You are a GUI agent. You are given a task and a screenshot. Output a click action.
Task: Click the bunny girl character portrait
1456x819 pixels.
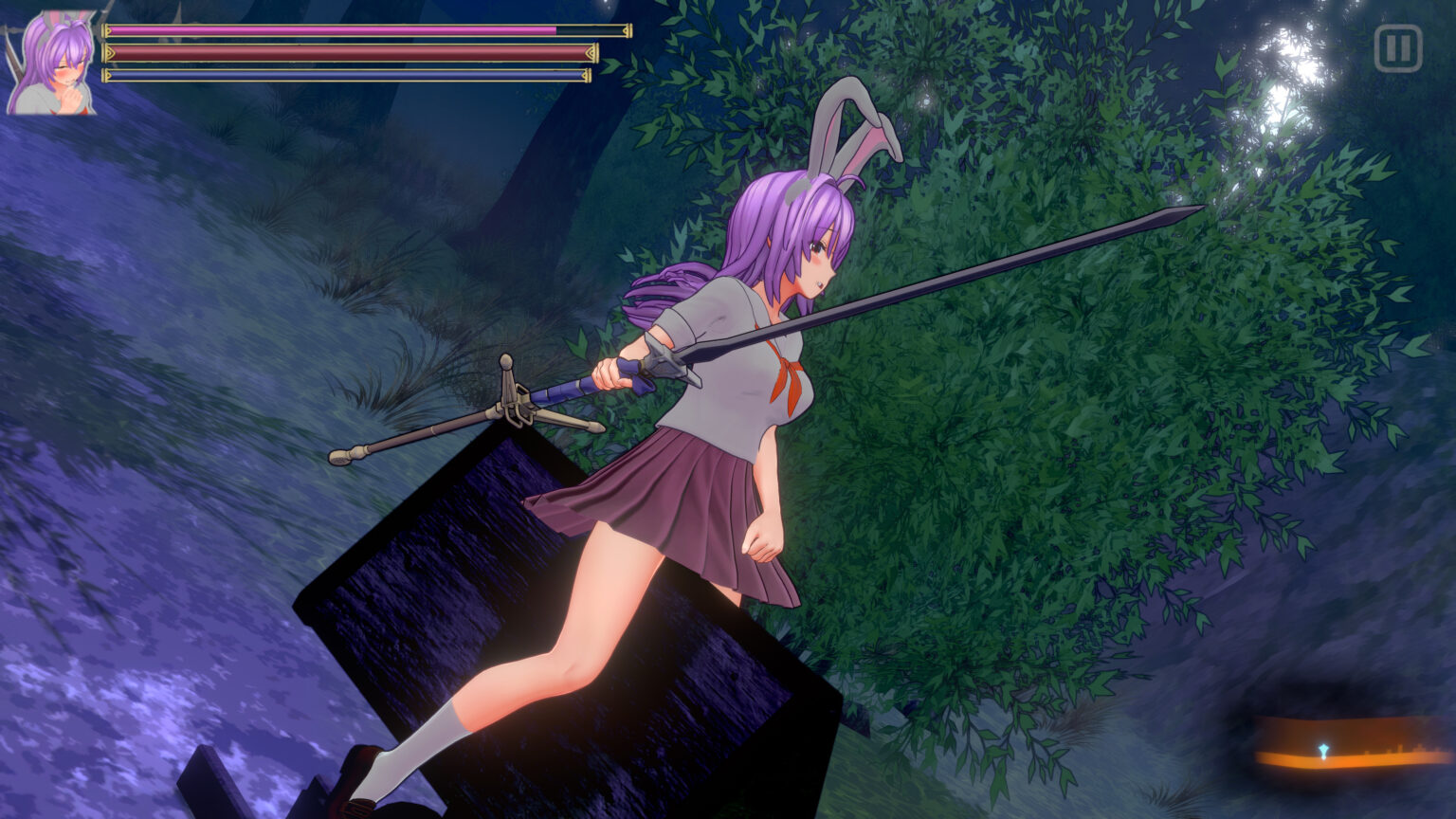(52, 64)
